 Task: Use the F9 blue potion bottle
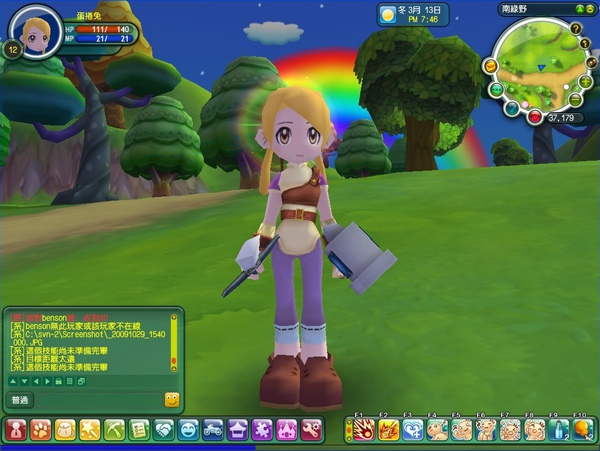(x=559, y=430)
